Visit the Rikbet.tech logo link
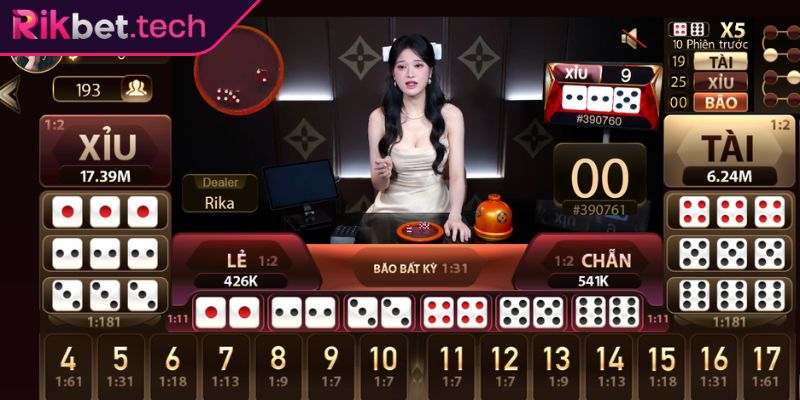Screen dimensions: 800x400 [108, 26]
